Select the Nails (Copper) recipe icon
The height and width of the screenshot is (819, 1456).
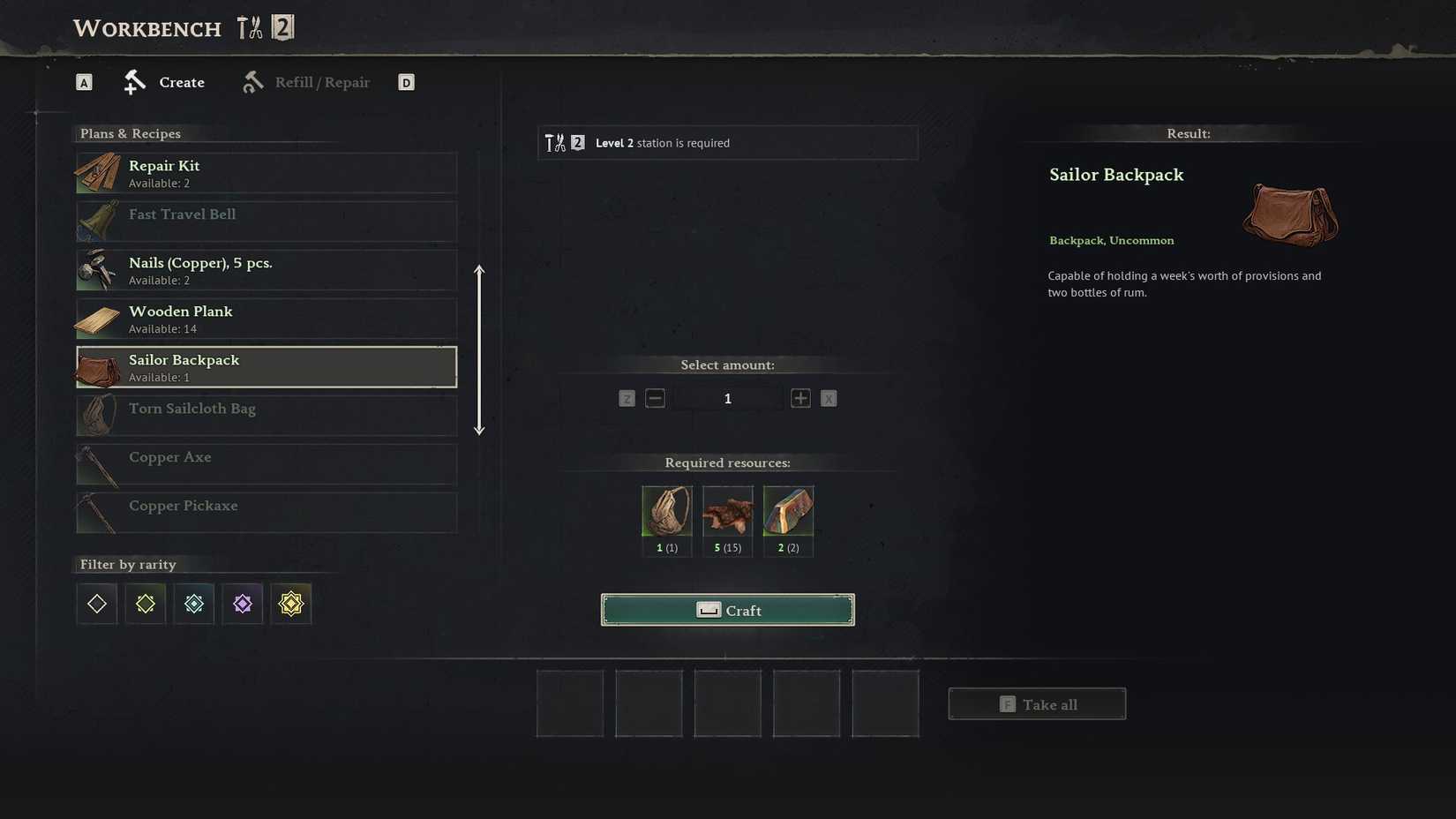tap(97, 270)
